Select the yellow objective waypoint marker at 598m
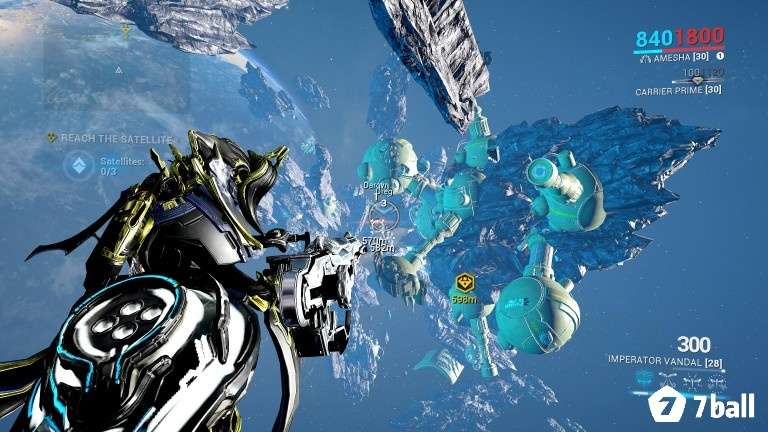768x432 pixels. (463, 283)
